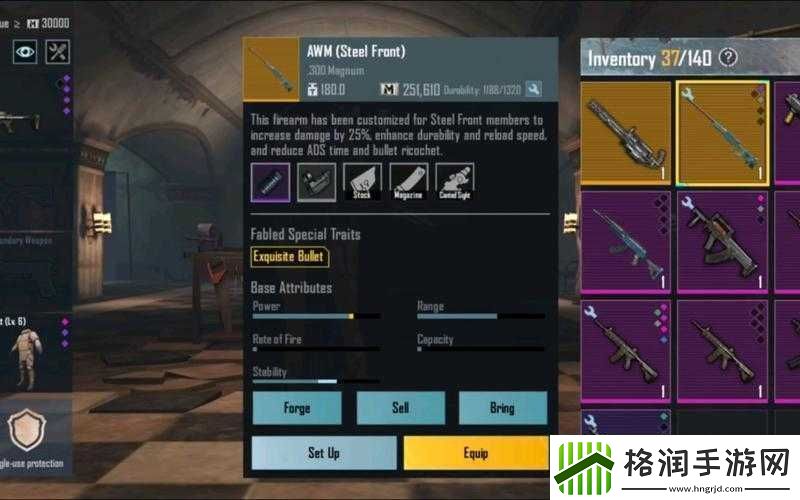Toggle the eye visibility icon
The height and width of the screenshot is (500, 800).
coord(24,50)
